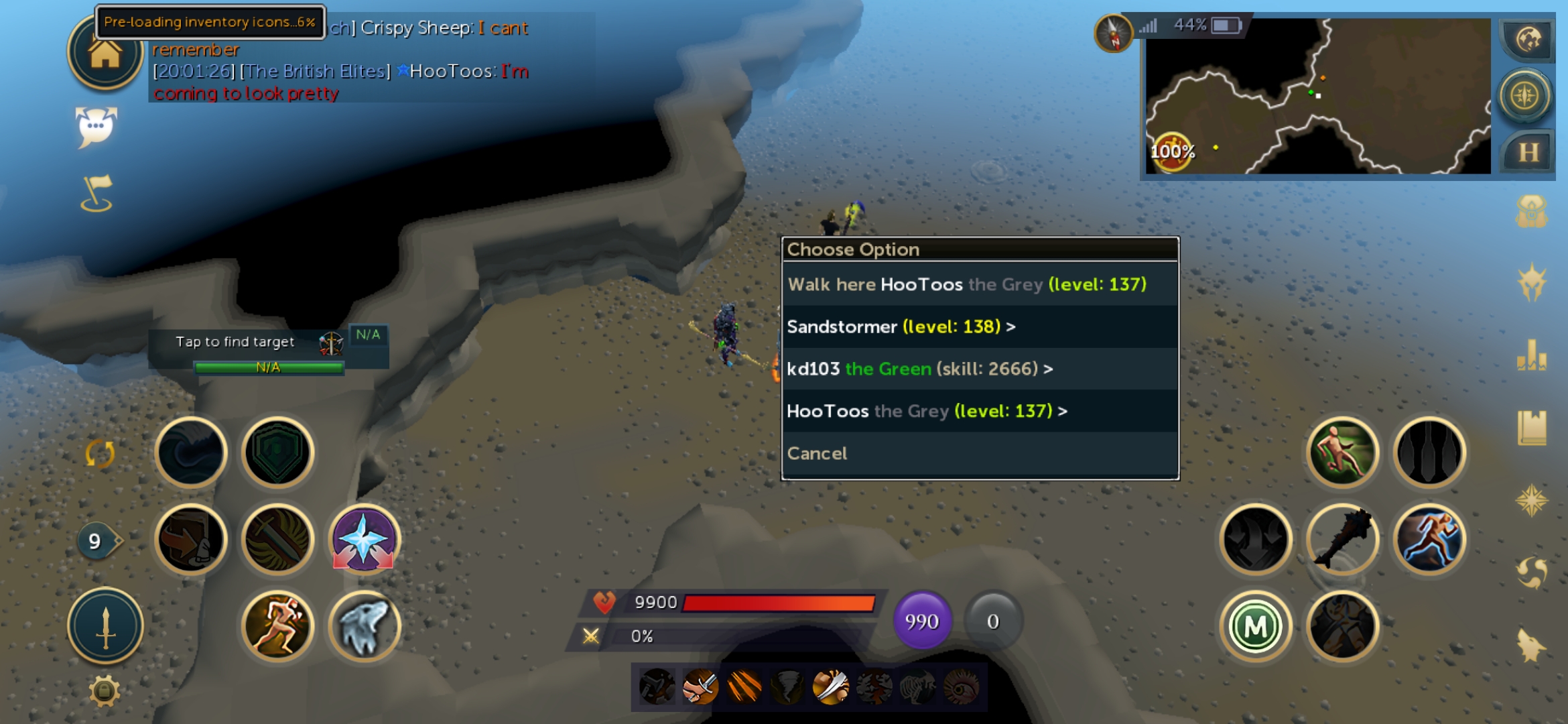Activate the green M circle button
The height and width of the screenshot is (724, 1568).
point(1255,627)
